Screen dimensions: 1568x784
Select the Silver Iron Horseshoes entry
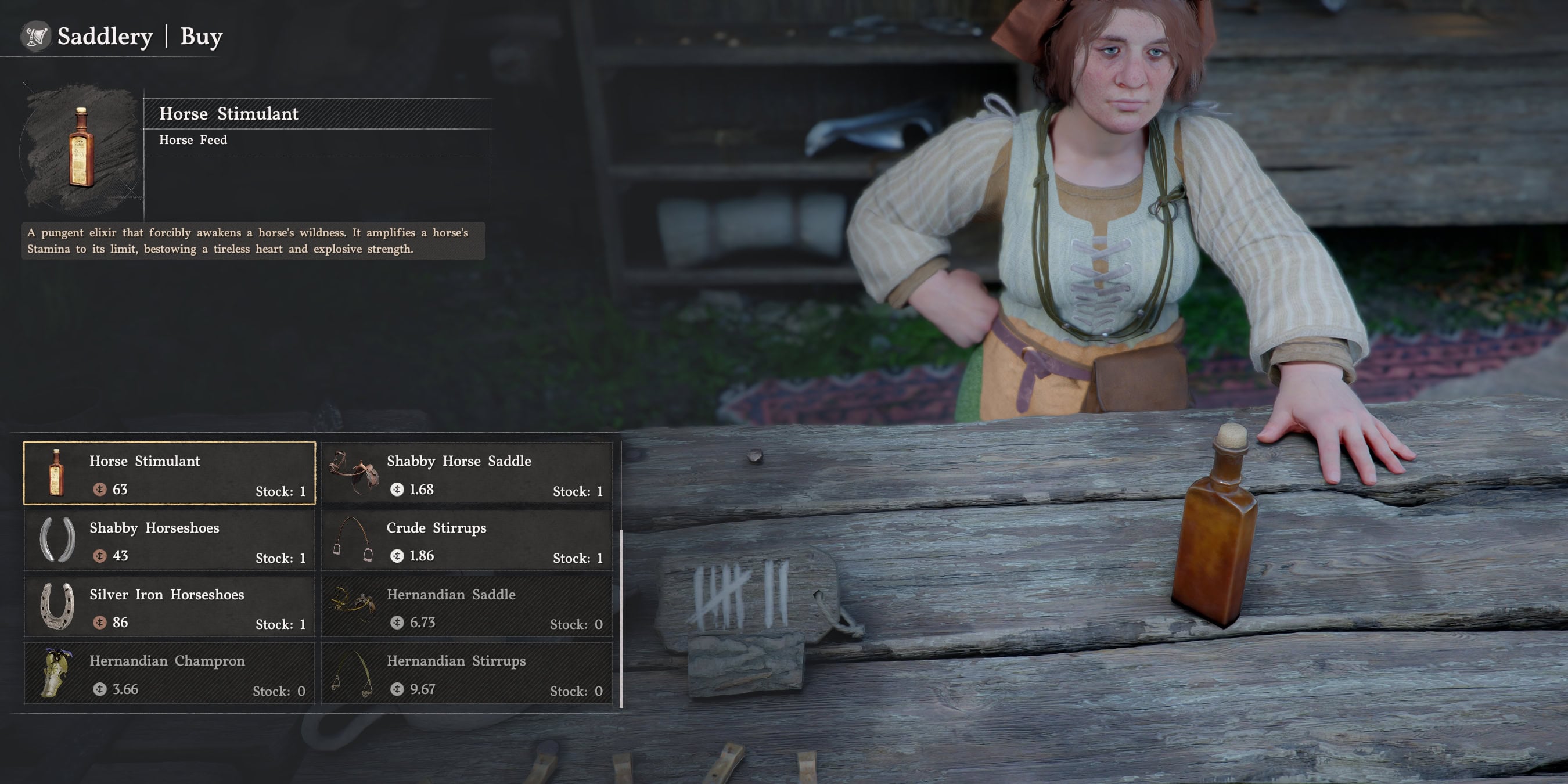(x=169, y=608)
